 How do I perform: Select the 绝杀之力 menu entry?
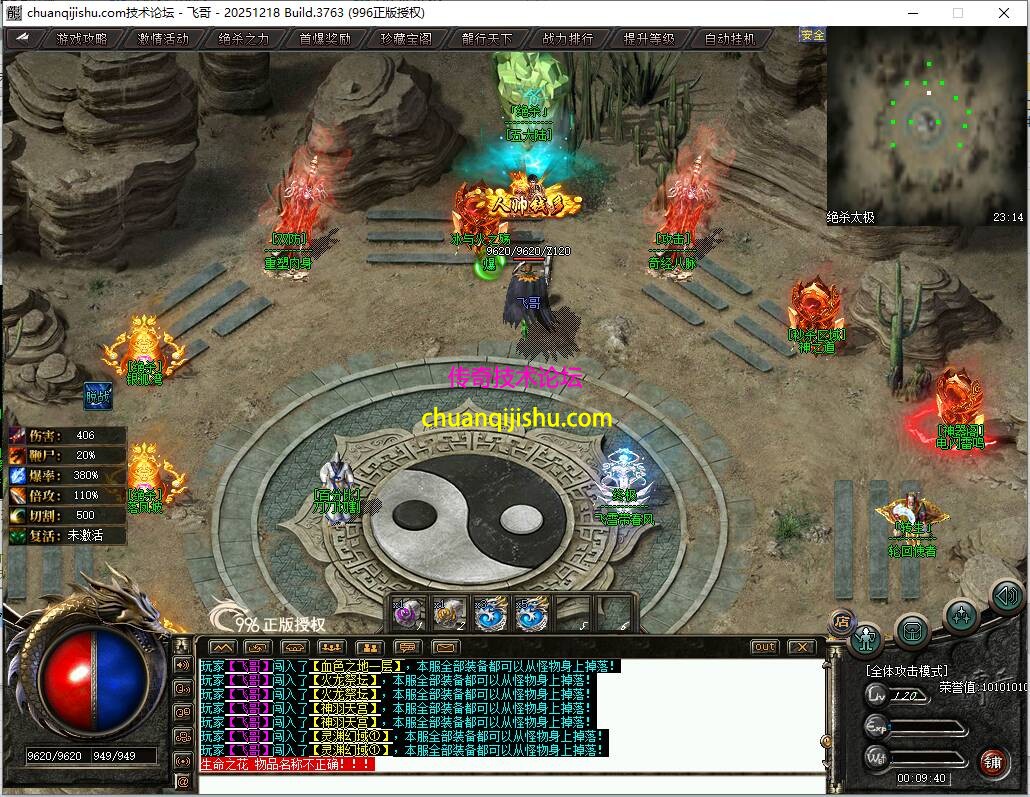244,39
